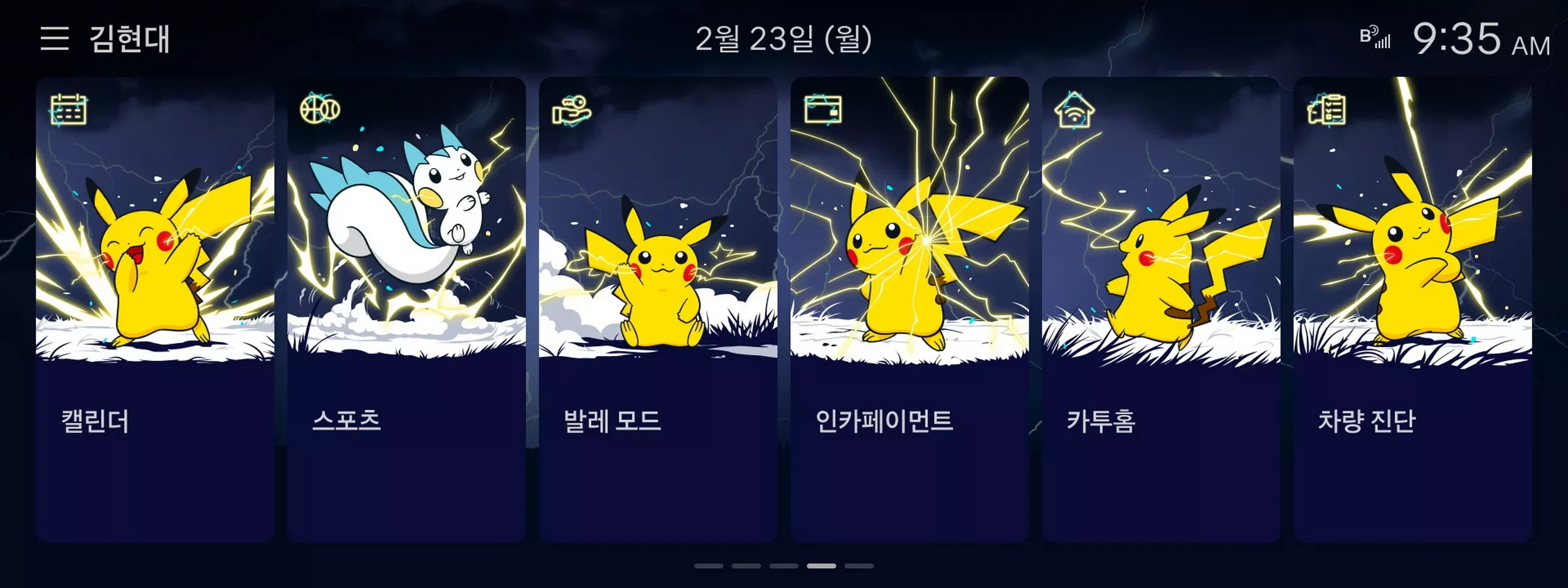Select the smart home icon on 카투홈 card
This screenshot has height=588, width=1568.
1073,110
